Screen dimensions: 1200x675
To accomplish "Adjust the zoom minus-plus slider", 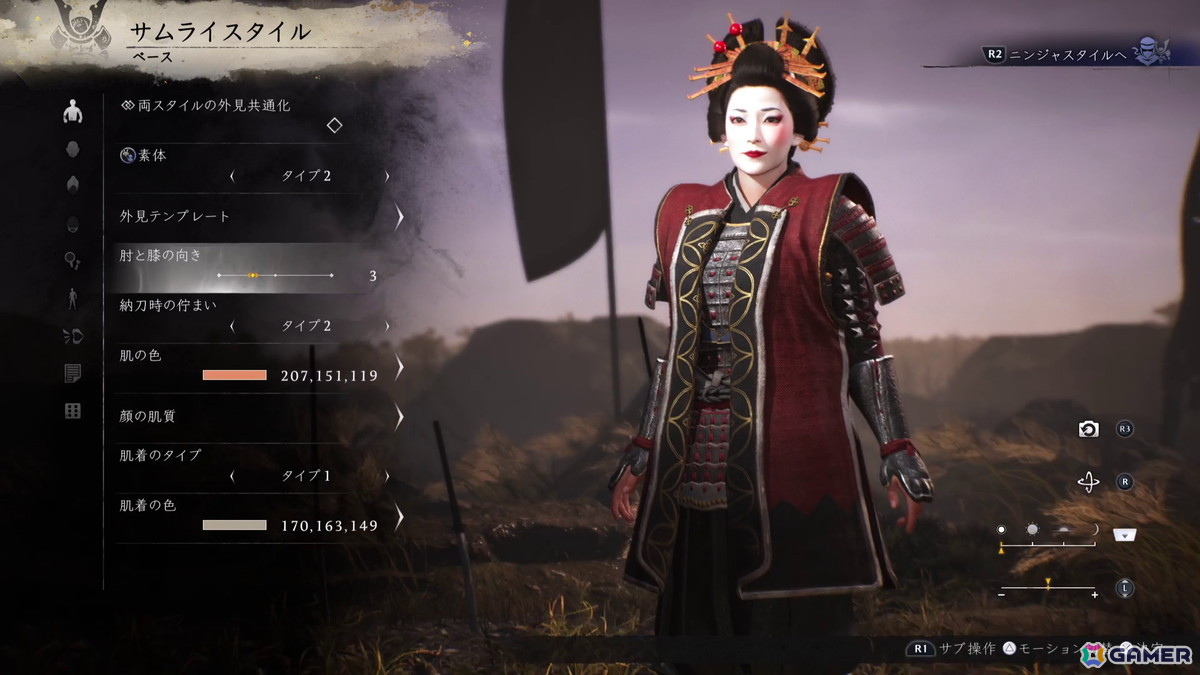I will tap(1048, 588).
